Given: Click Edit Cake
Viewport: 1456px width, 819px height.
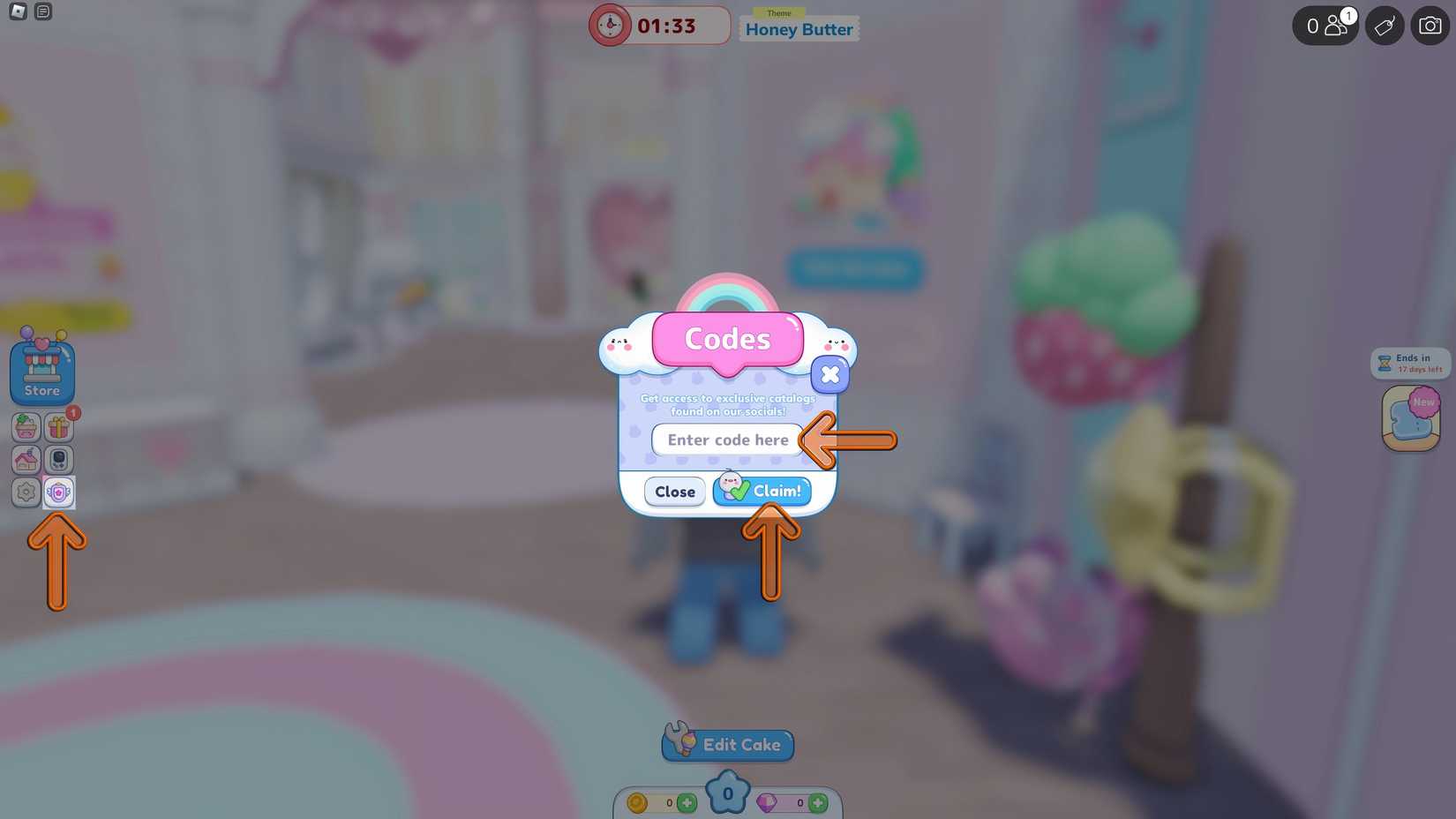Looking at the screenshot, I should click(x=727, y=744).
